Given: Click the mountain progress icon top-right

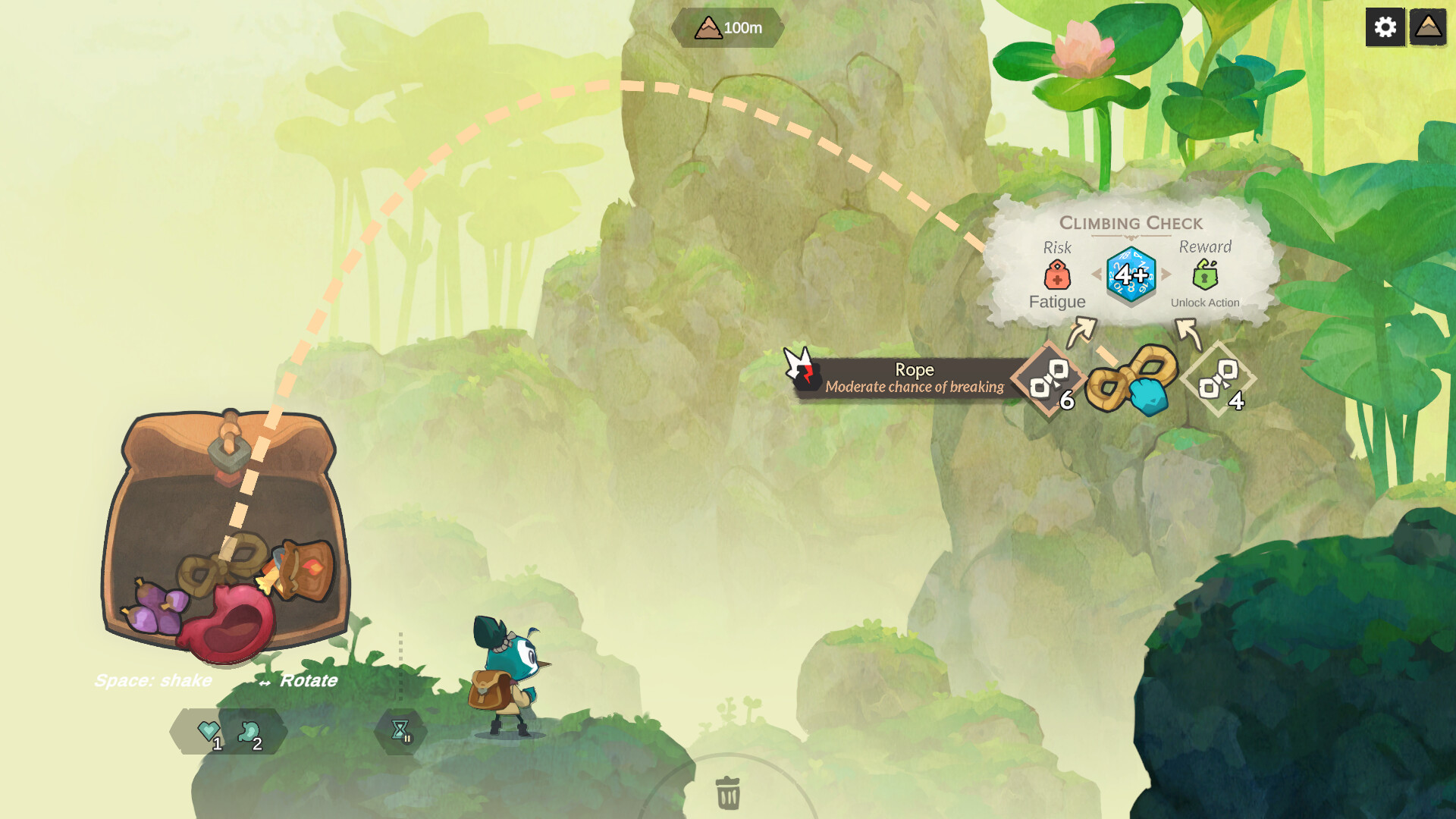Looking at the screenshot, I should click(1426, 27).
